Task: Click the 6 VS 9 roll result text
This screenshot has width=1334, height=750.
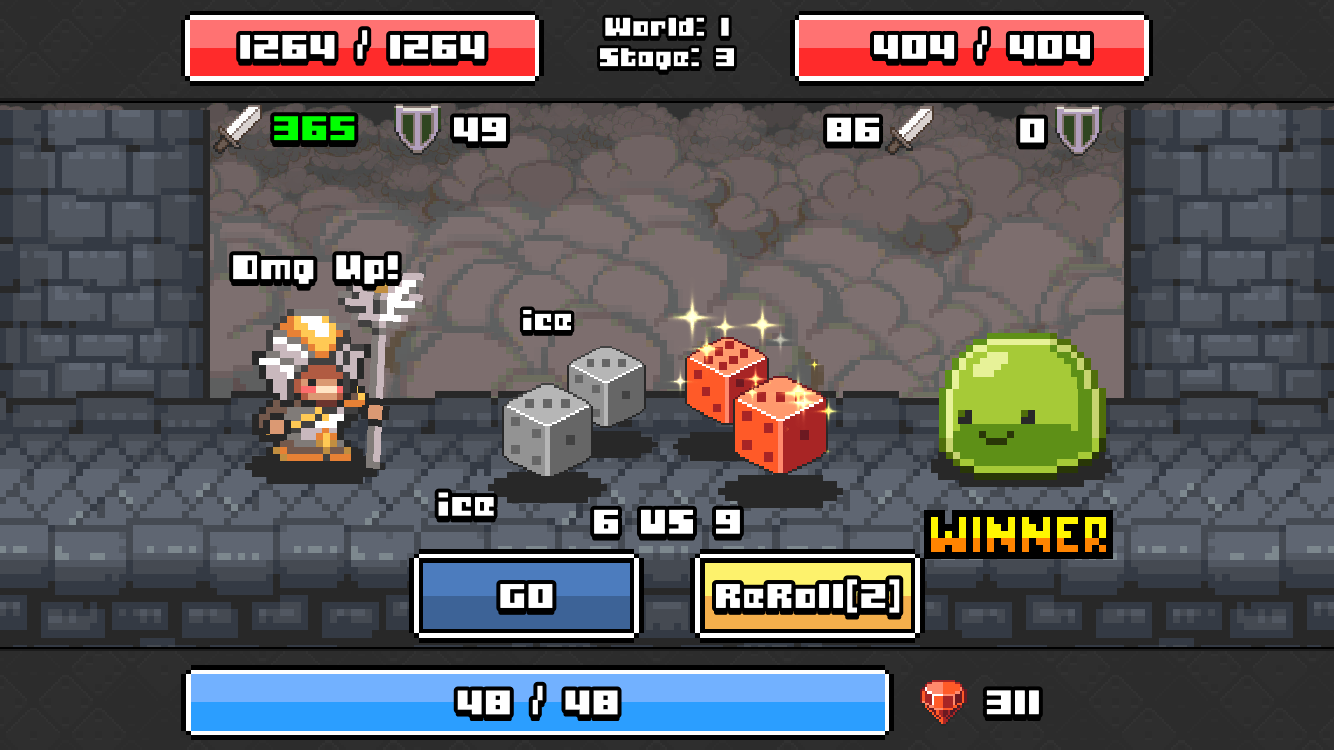Action: pyautogui.click(x=668, y=521)
